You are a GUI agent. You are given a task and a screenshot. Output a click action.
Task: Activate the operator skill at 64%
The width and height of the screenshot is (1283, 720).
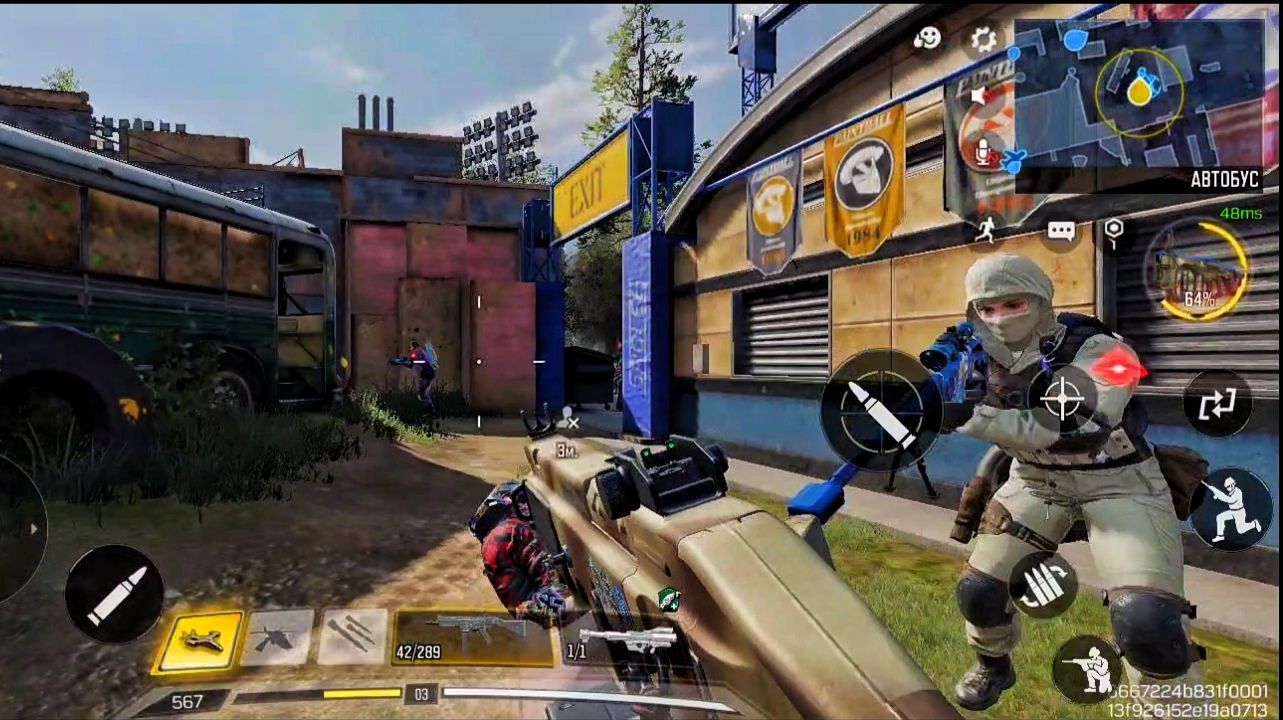(1197, 269)
